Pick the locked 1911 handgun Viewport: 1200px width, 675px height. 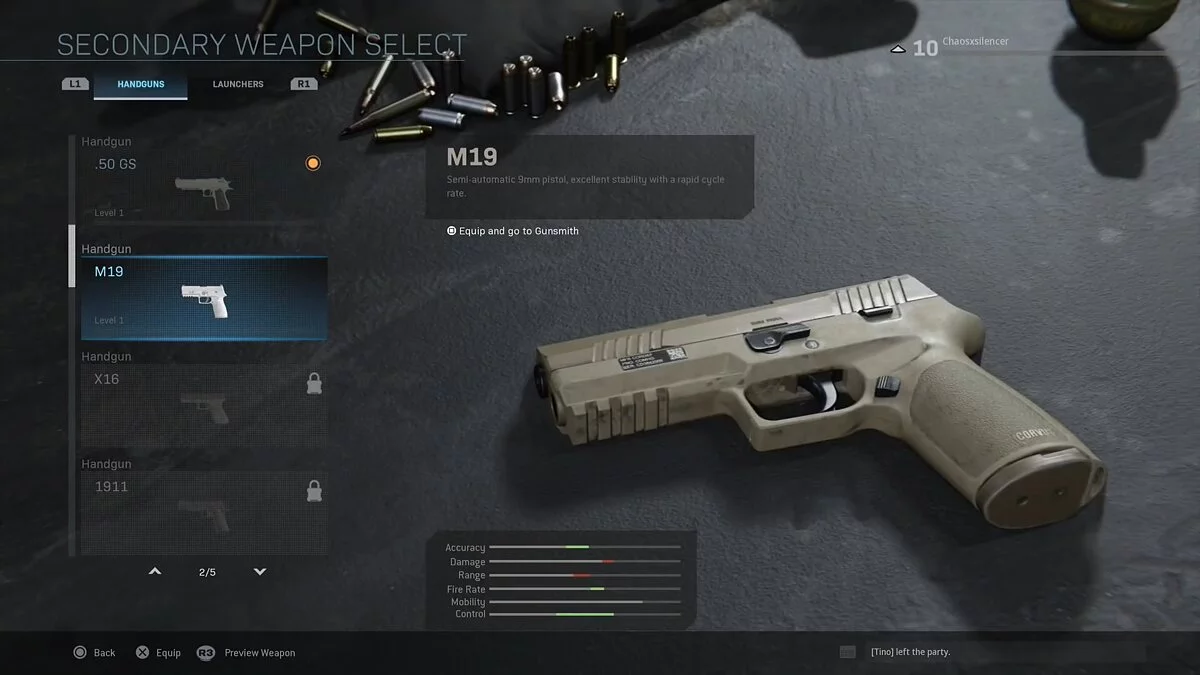(x=204, y=512)
